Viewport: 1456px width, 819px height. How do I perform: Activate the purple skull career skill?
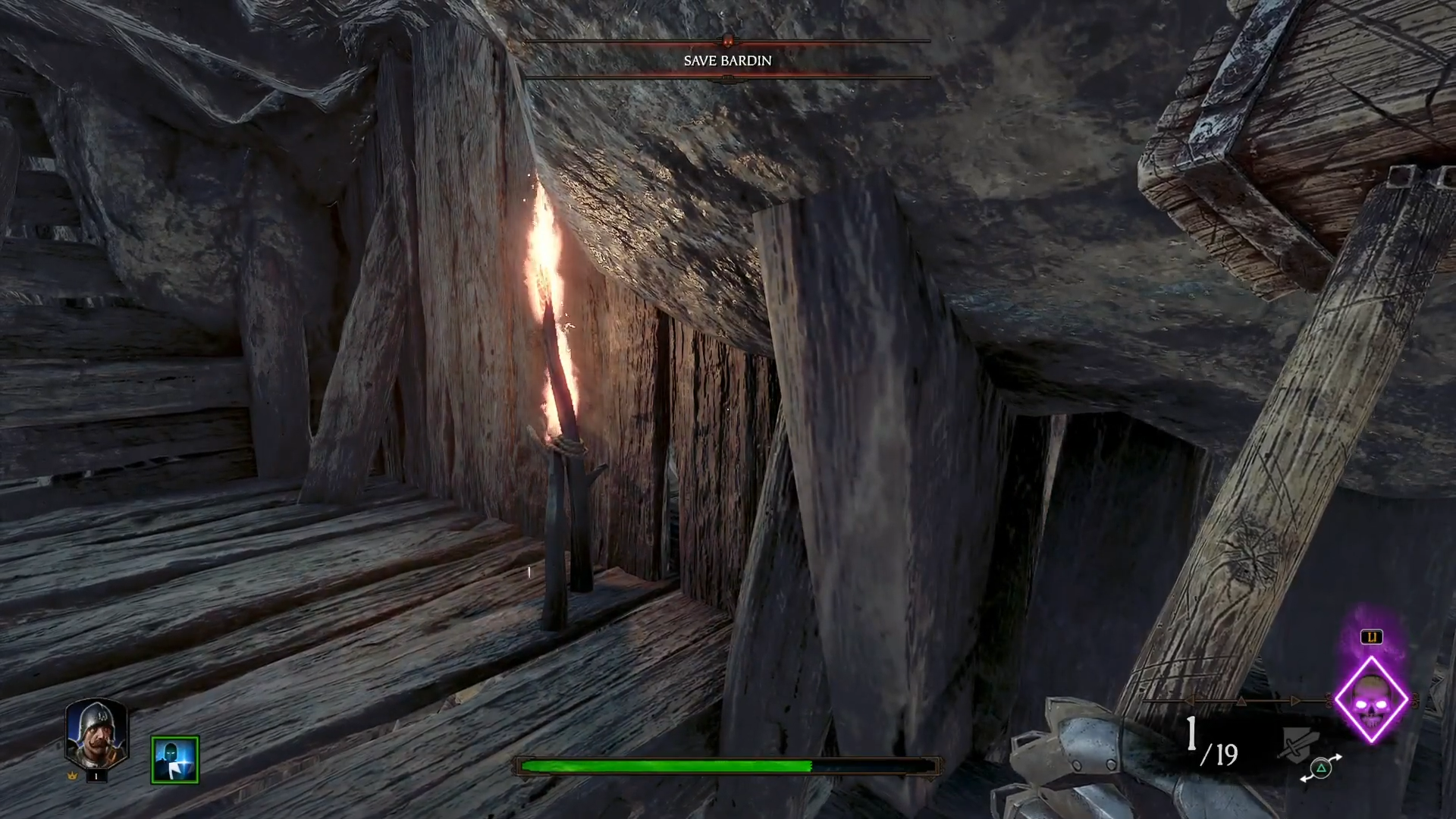1371,699
